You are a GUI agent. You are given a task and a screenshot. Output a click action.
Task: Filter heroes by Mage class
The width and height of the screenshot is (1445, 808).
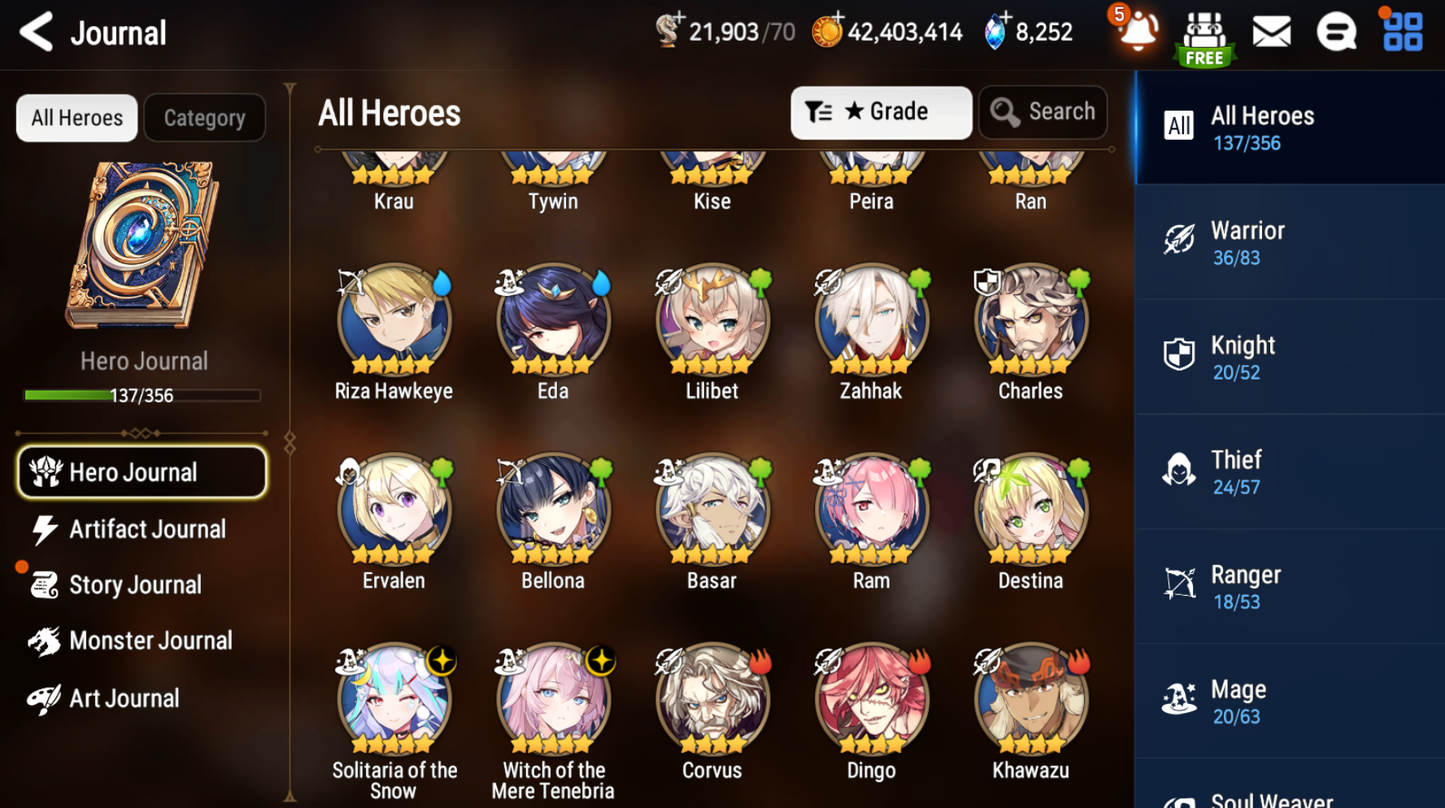[1289, 702]
